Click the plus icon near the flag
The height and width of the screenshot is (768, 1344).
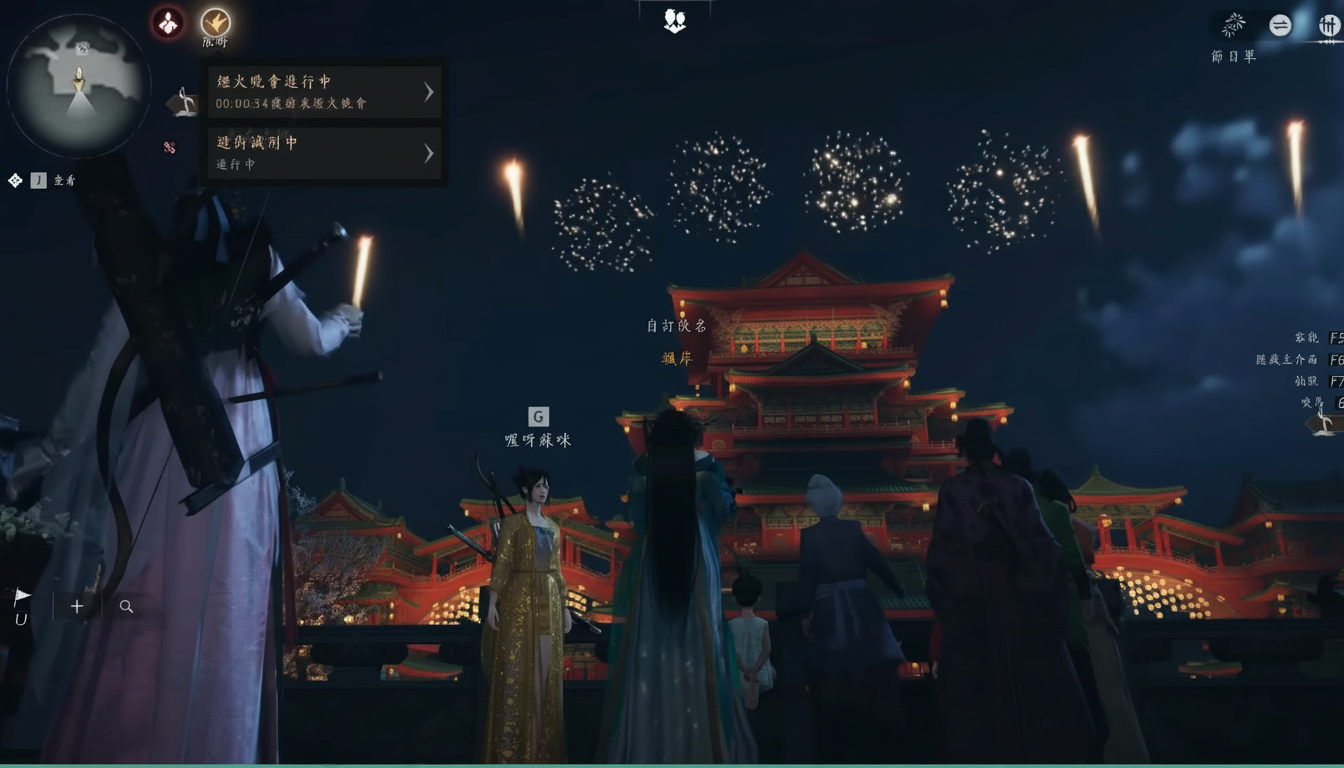pos(76,605)
